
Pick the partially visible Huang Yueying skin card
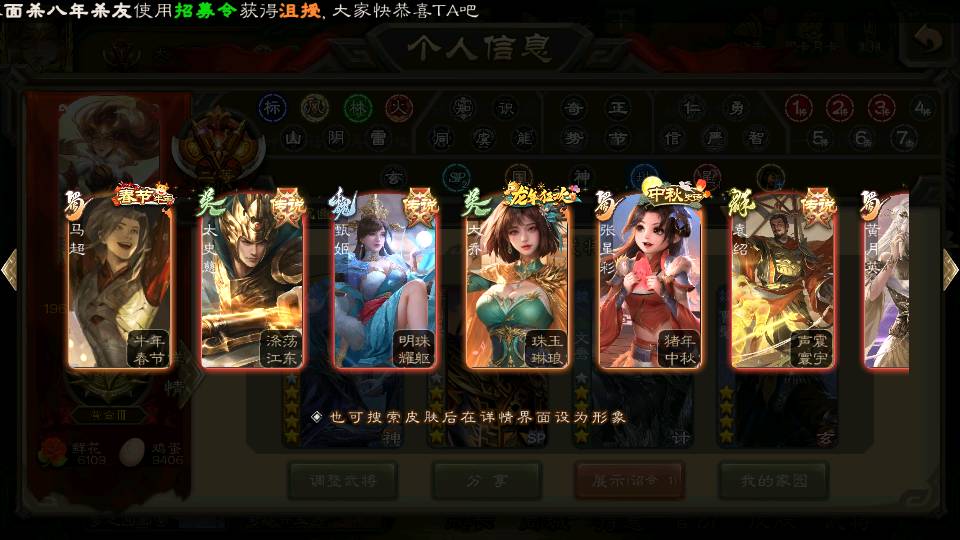coord(886,282)
